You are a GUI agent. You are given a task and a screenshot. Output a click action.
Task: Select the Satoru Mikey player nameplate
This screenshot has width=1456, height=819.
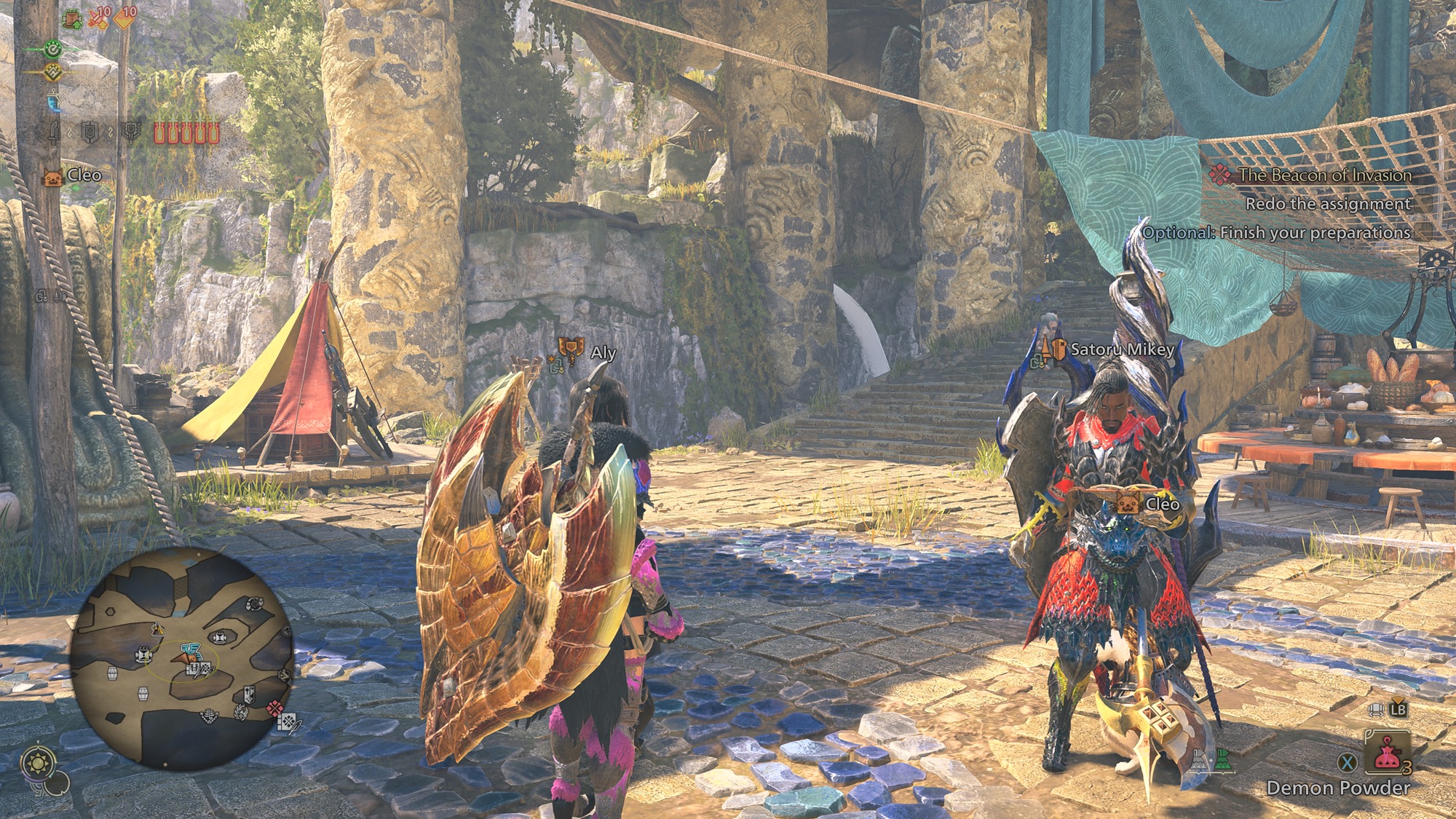[1122, 349]
